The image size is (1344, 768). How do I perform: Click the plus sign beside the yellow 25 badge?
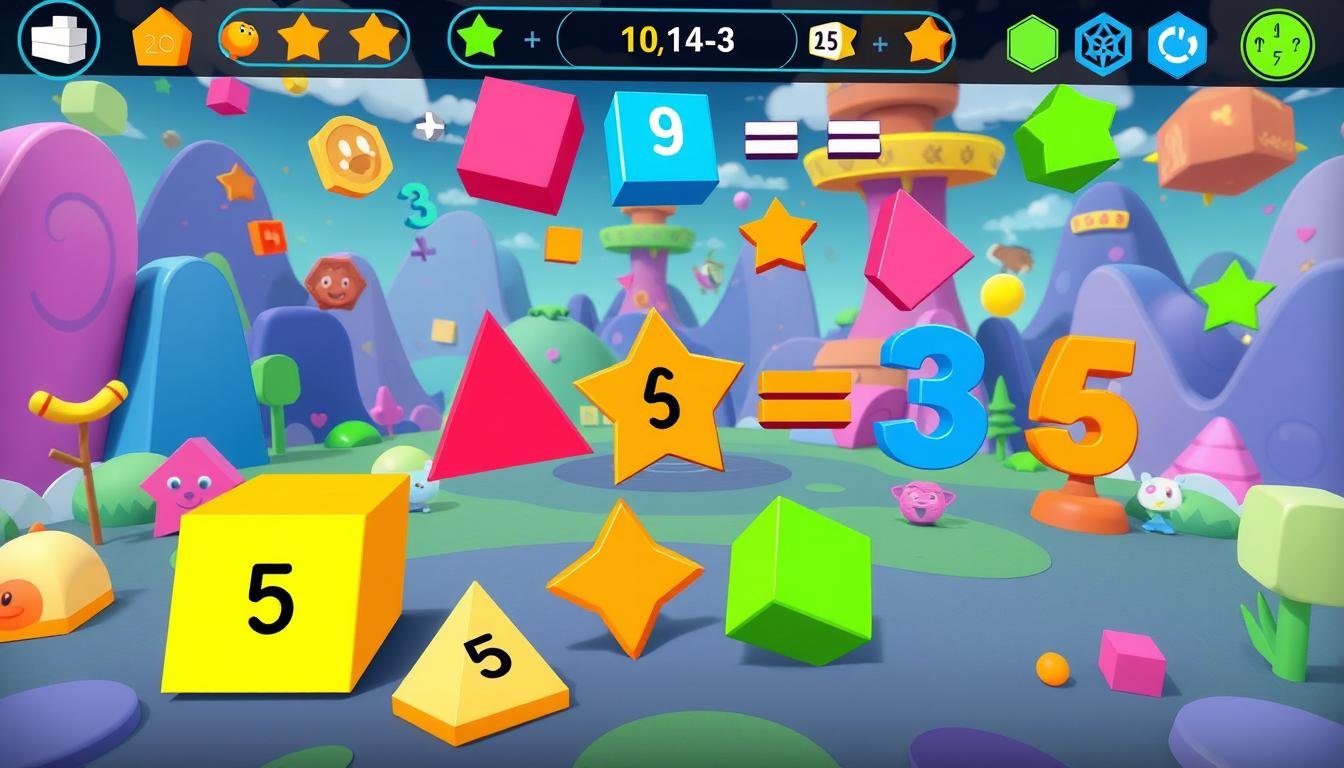(x=880, y=42)
